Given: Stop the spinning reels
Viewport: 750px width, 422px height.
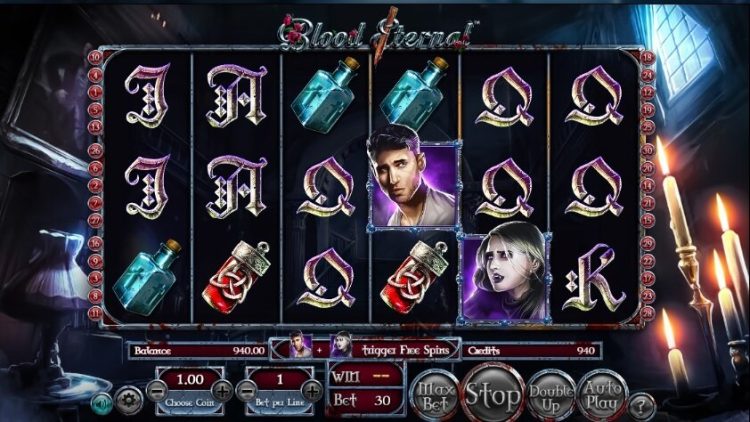Looking at the screenshot, I should click(x=492, y=393).
